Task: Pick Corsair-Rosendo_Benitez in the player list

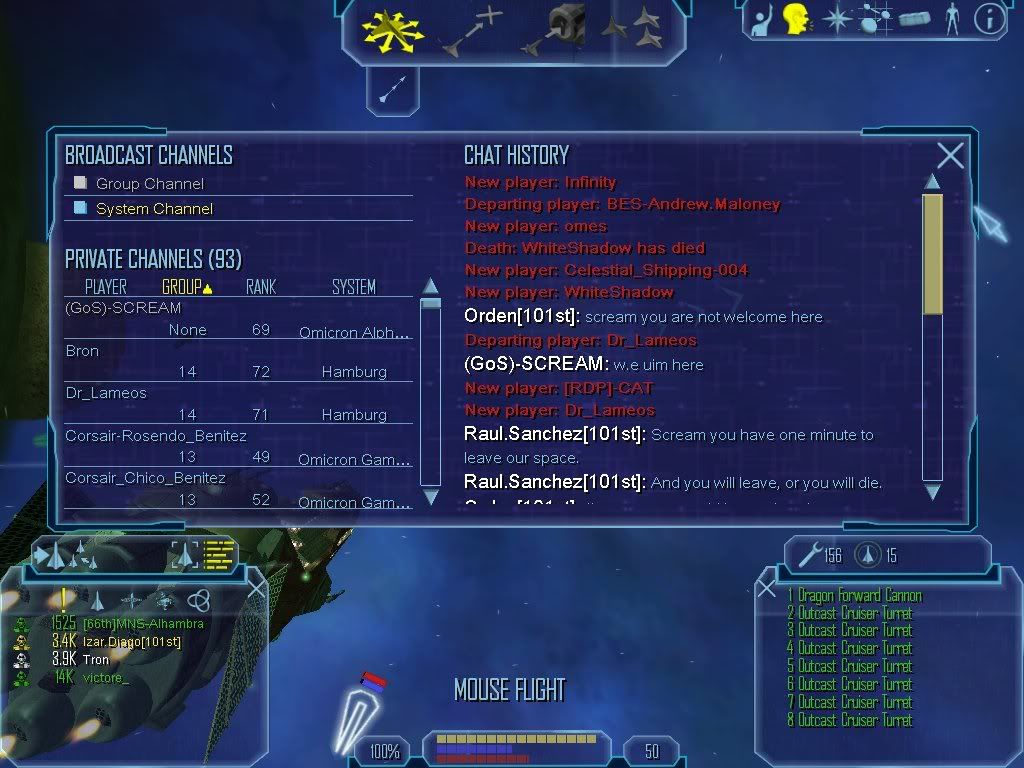Action: (155, 436)
